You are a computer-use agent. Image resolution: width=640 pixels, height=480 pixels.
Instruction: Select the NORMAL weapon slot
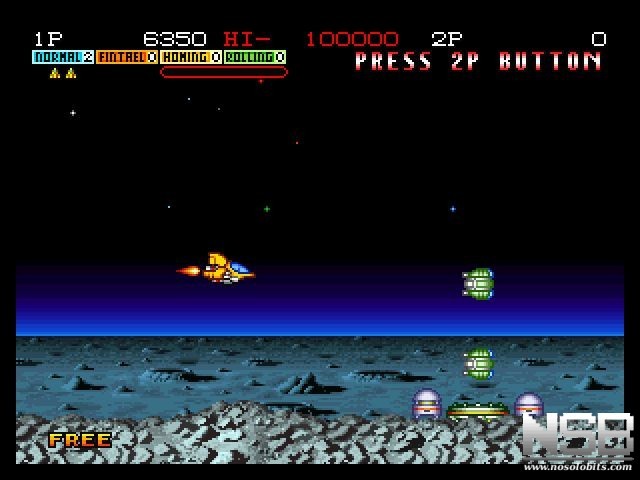pyautogui.click(x=63, y=58)
